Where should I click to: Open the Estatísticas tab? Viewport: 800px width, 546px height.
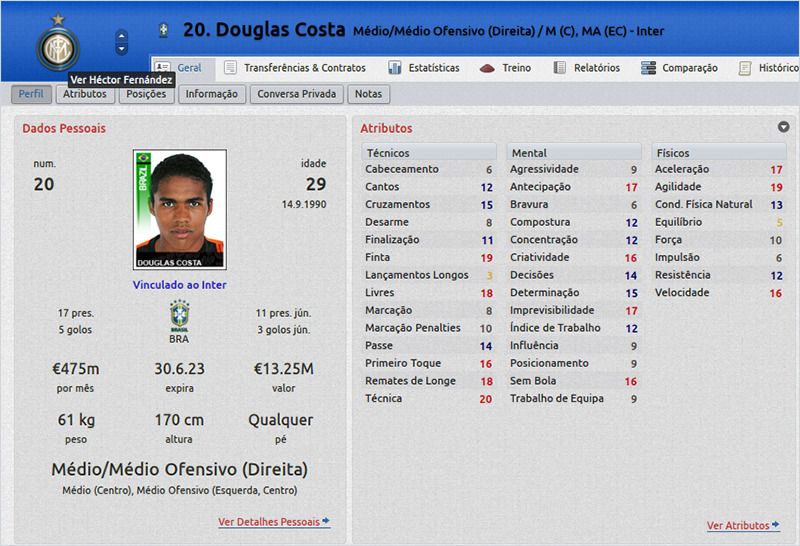(x=424, y=68)
